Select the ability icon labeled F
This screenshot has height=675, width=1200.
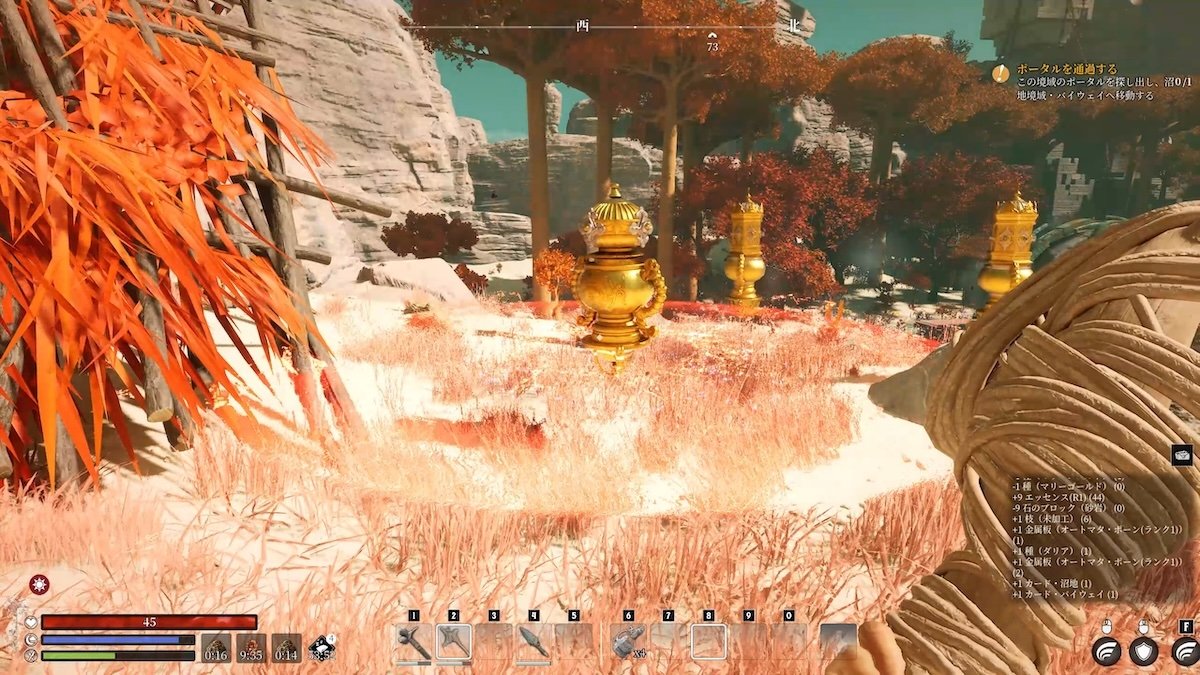(x=1184, y=650)
